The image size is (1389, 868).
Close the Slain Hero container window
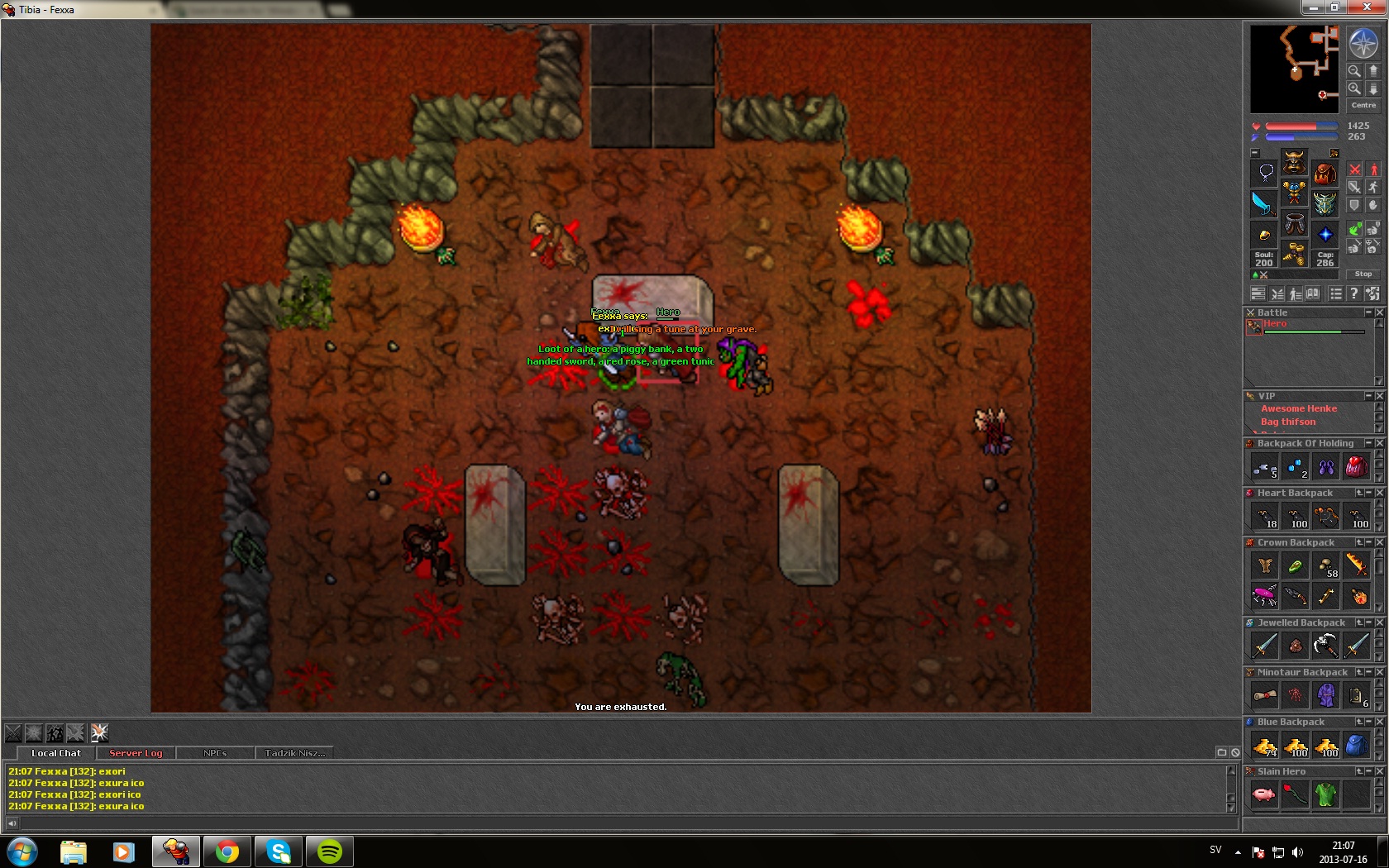pyautogui.click(x=1379, y=771)
